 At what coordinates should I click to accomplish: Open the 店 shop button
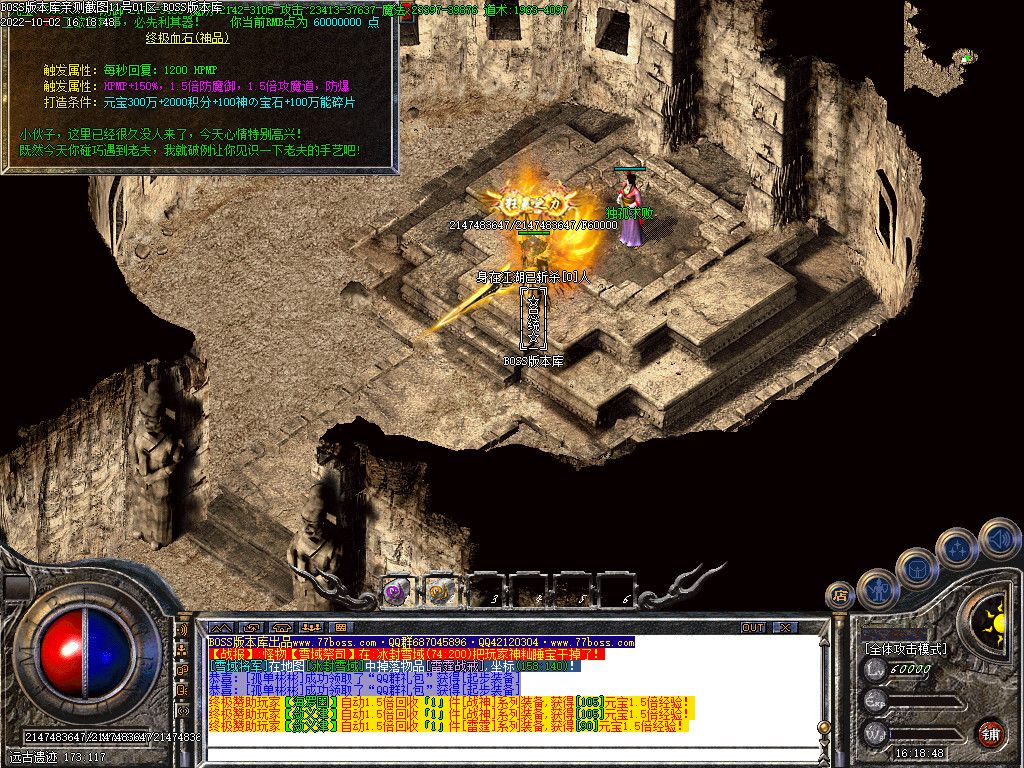click(x=841, y=598)
